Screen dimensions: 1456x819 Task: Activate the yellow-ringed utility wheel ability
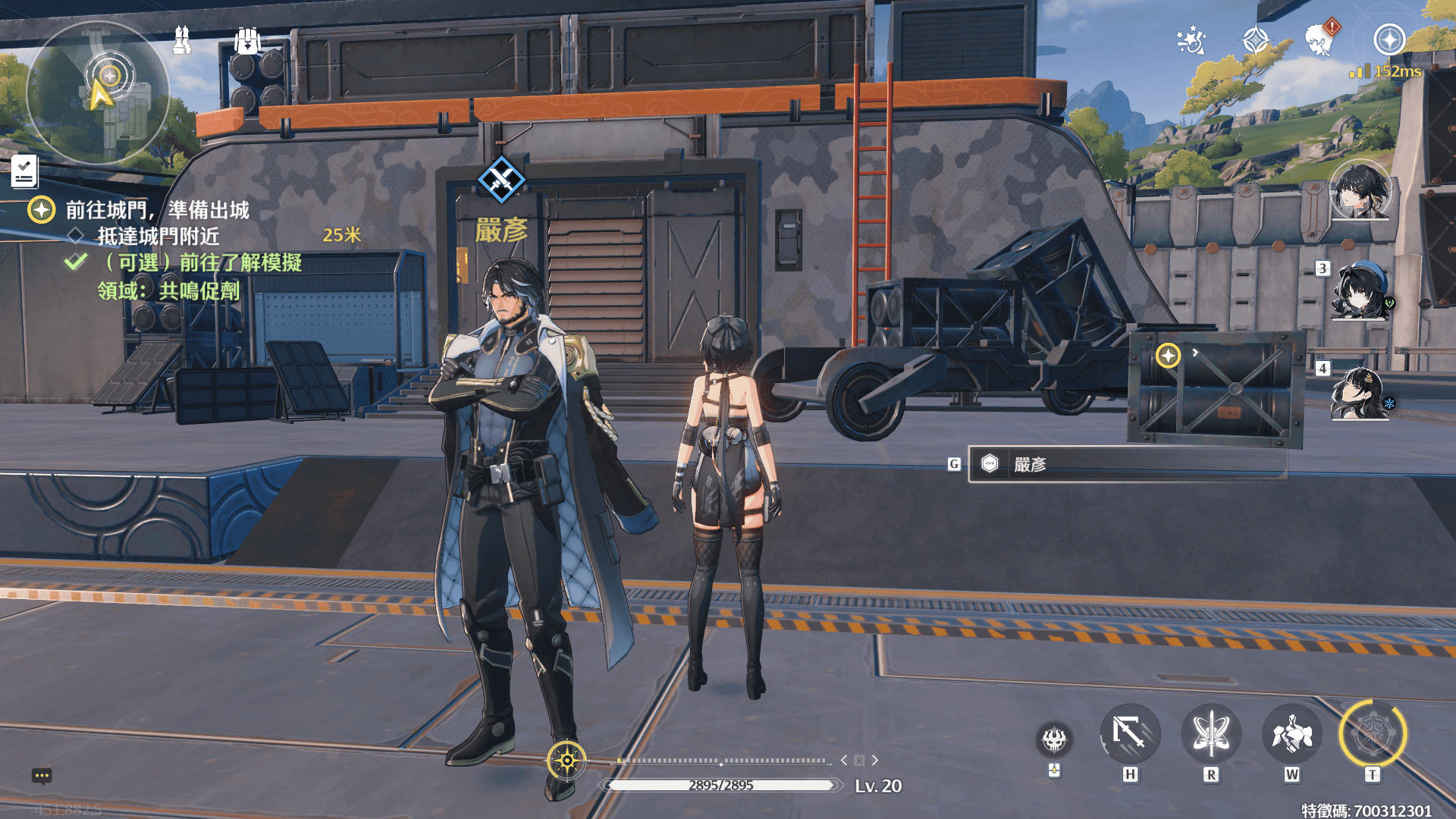click(x=1373, y=734)
